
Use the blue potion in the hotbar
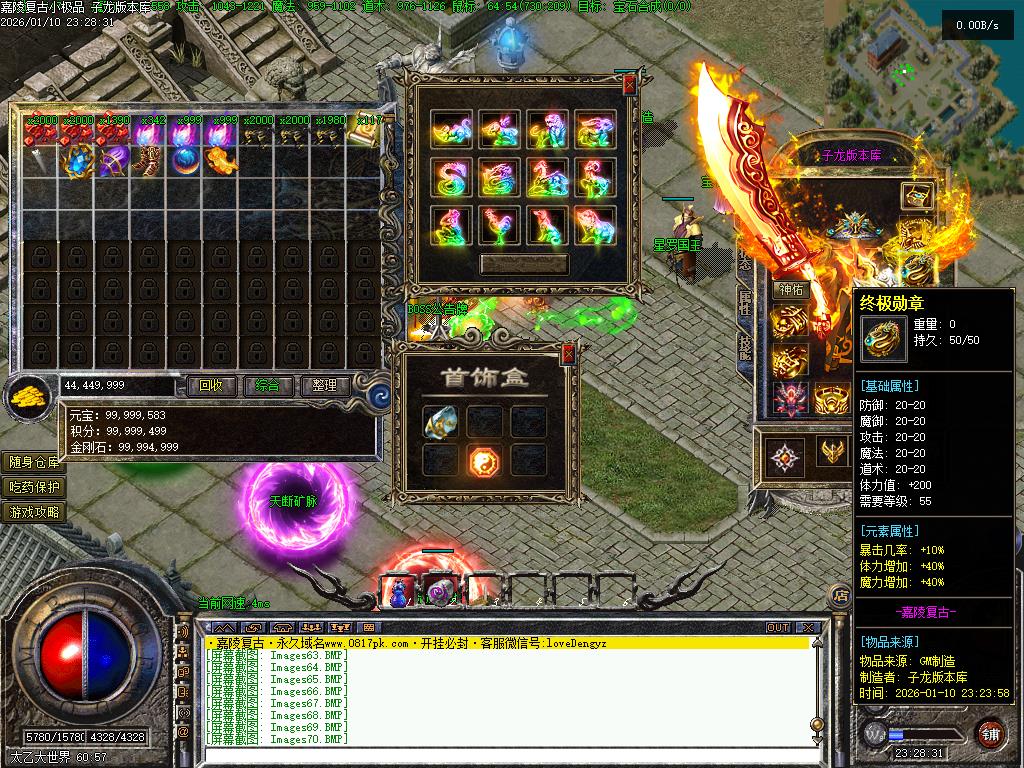click(x=399, y=592)
